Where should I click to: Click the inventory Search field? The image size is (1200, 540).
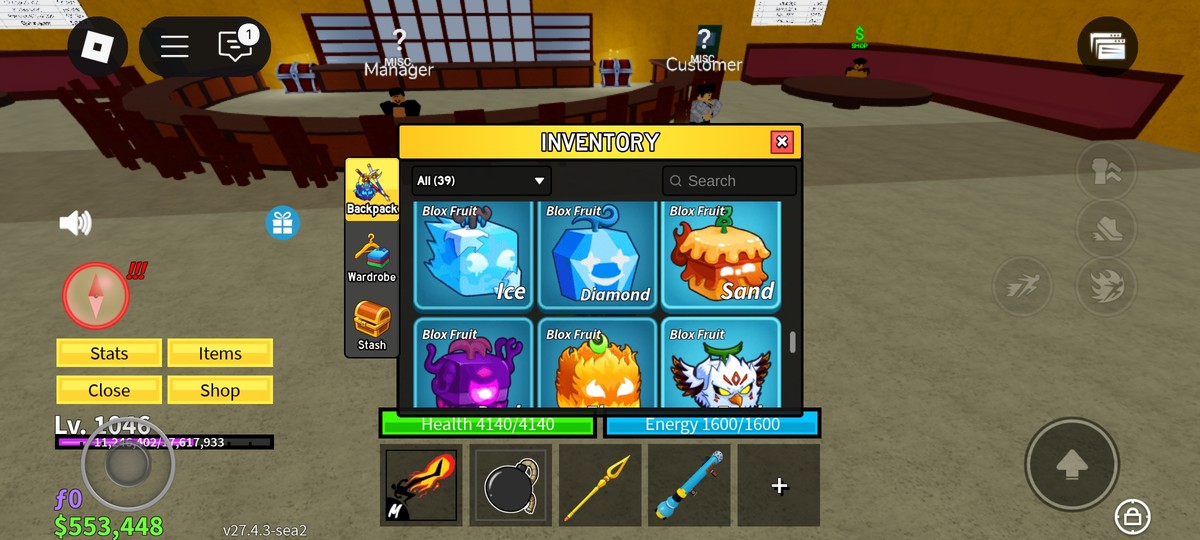coord(729,181)
